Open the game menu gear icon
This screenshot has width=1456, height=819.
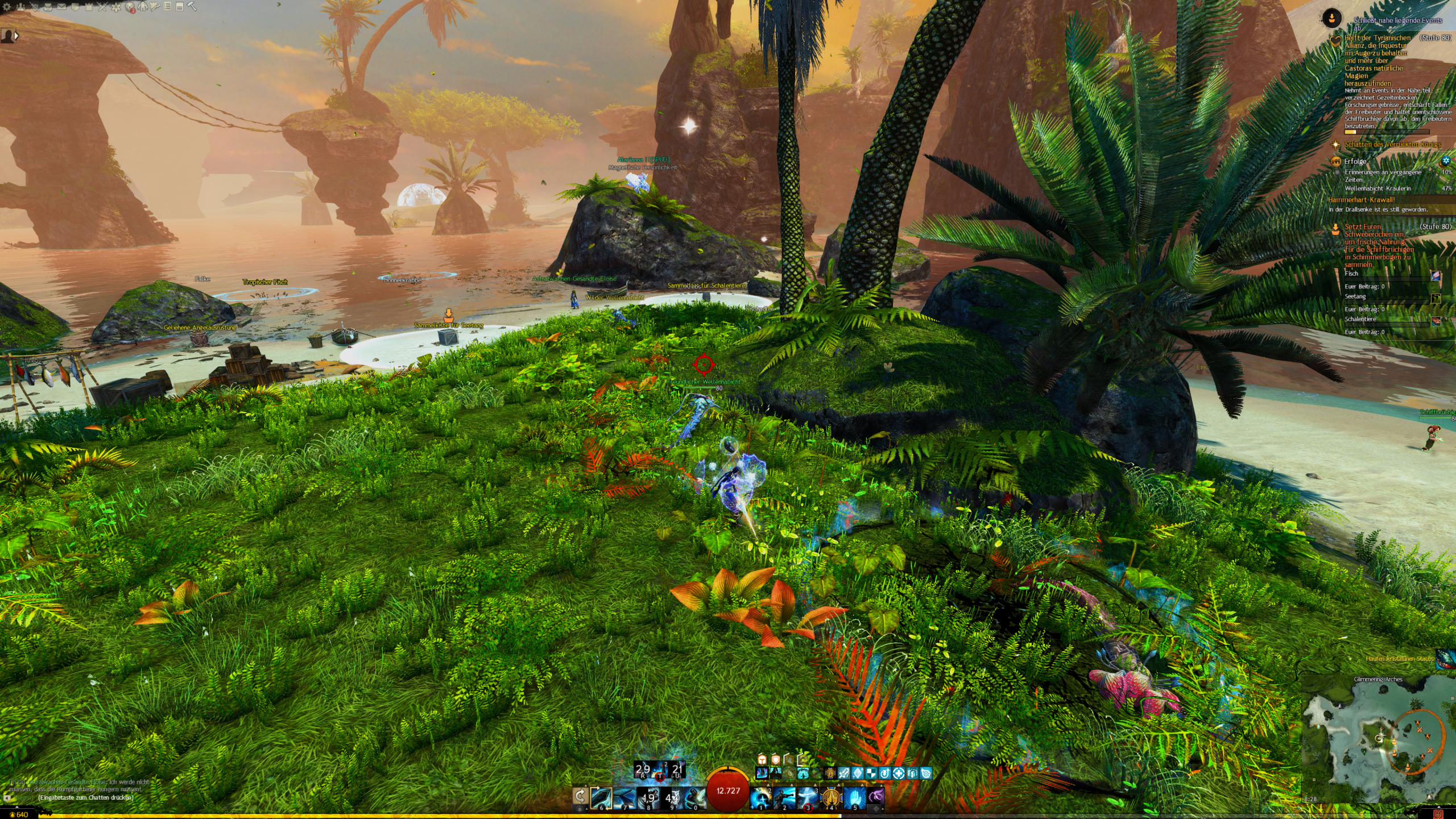6,7
